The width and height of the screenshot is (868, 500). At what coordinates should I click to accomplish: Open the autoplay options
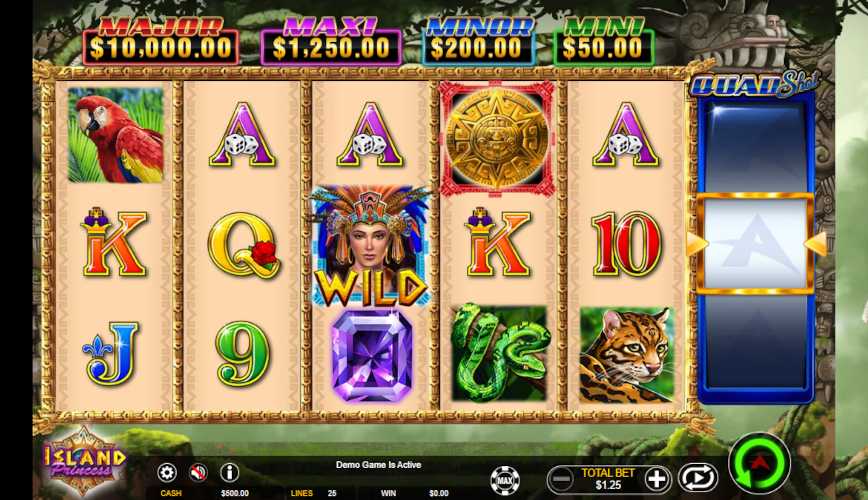point(698,478)
